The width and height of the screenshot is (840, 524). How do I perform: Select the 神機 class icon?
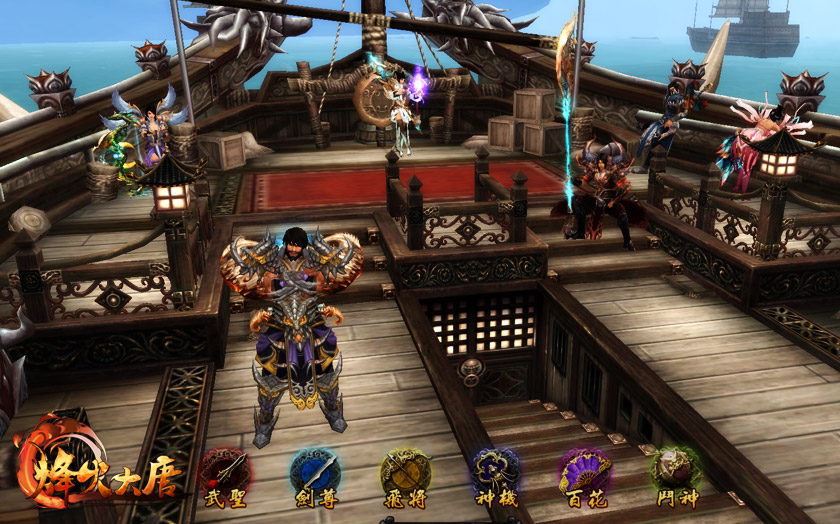[496, 471]
